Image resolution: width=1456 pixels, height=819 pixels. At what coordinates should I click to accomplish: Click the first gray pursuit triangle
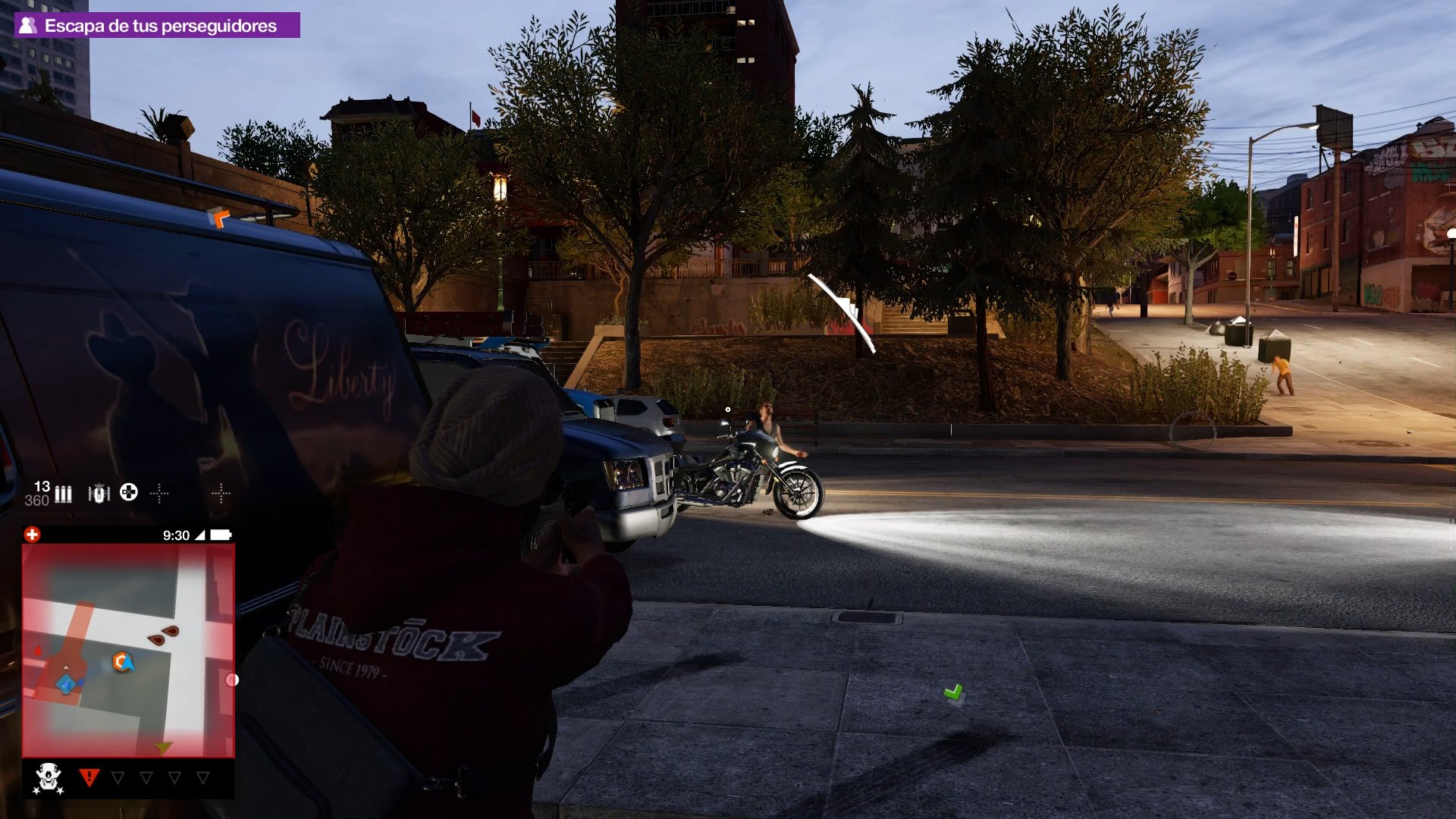point(117,774)
